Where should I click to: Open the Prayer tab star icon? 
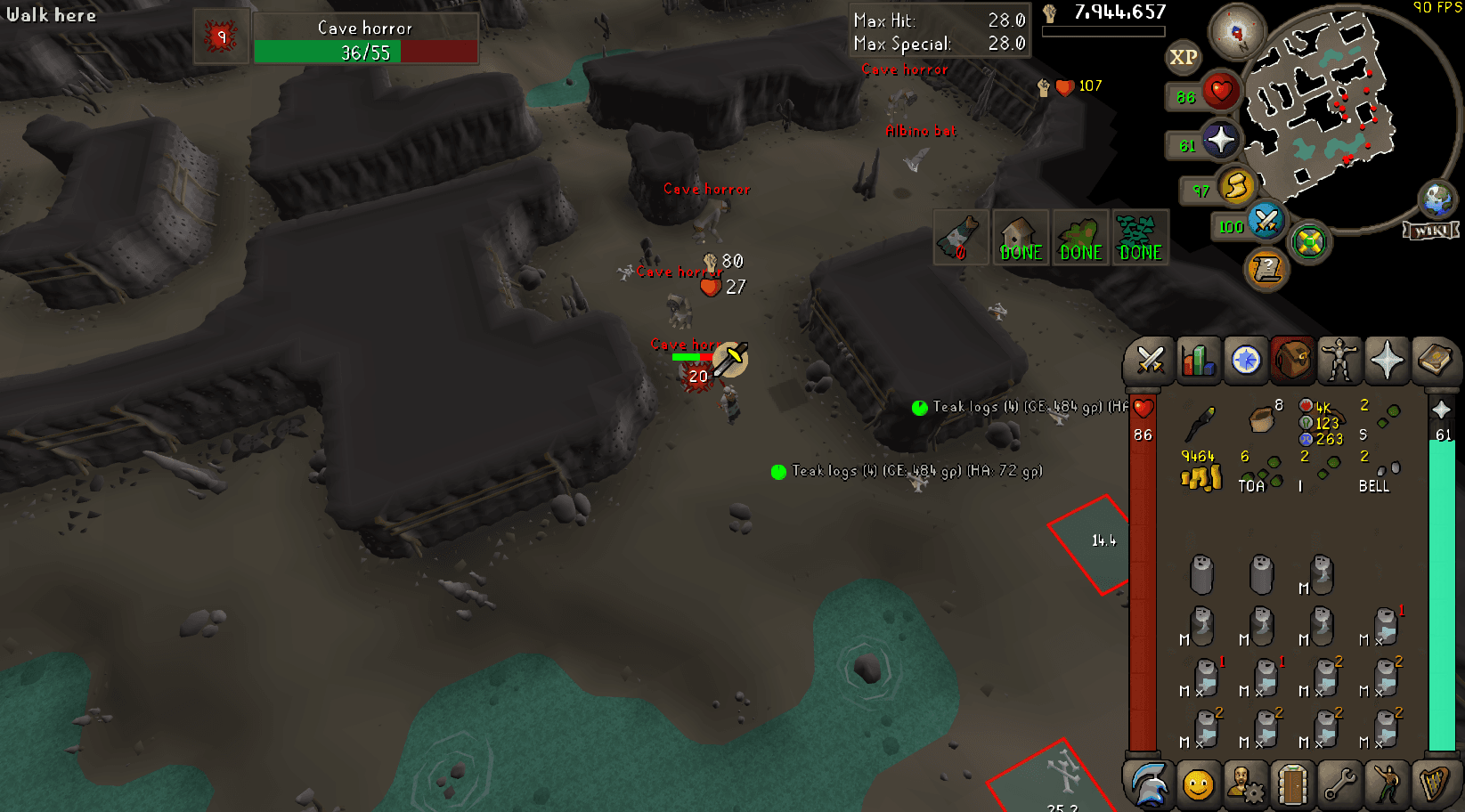1387,361
